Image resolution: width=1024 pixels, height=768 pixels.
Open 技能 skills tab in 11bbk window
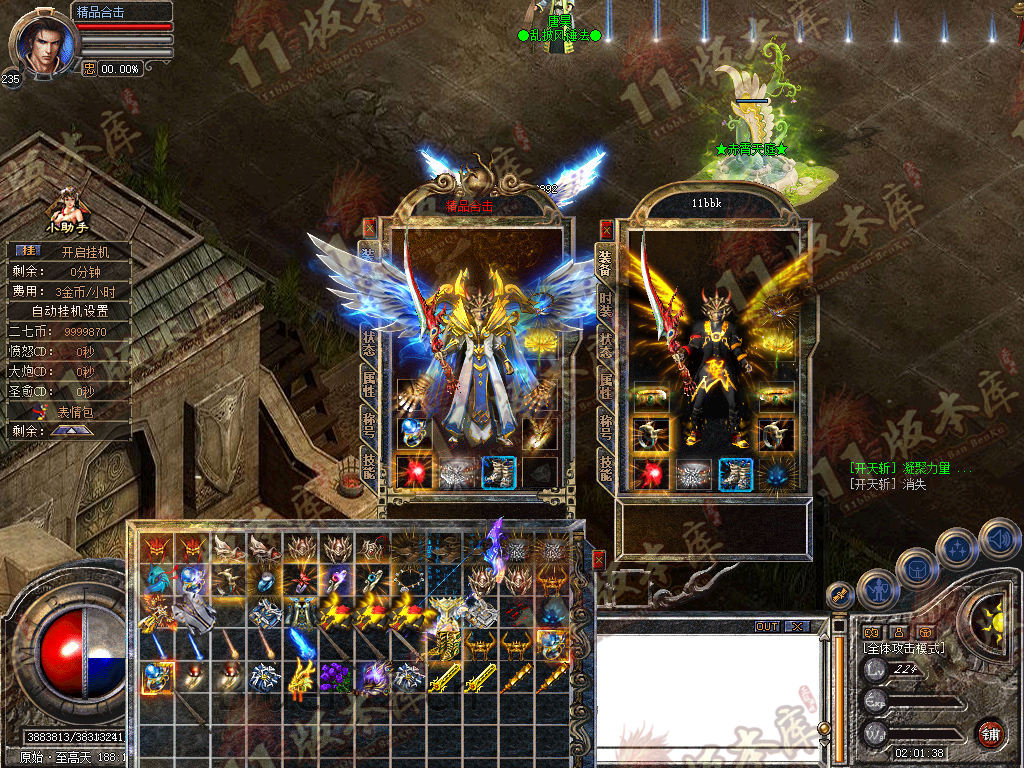click(606, 467)
